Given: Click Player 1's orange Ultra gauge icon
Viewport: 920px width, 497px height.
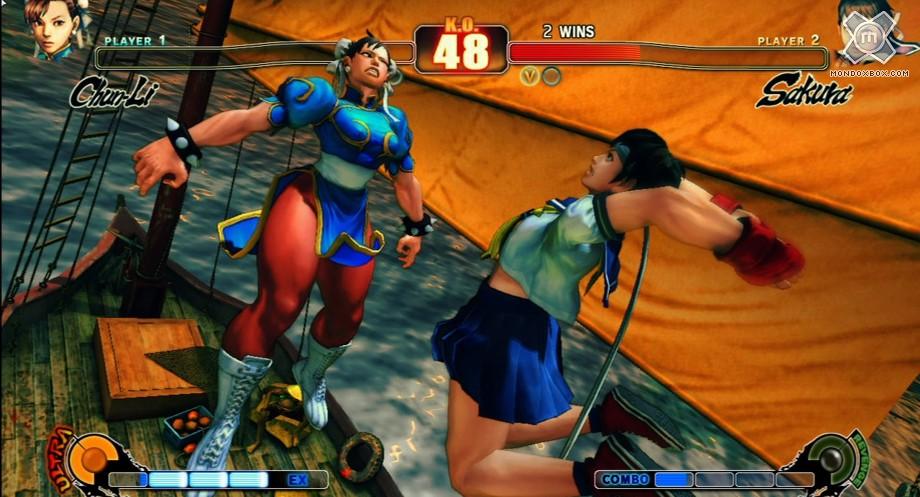Looking at the screenshot, I should point(94,459).
